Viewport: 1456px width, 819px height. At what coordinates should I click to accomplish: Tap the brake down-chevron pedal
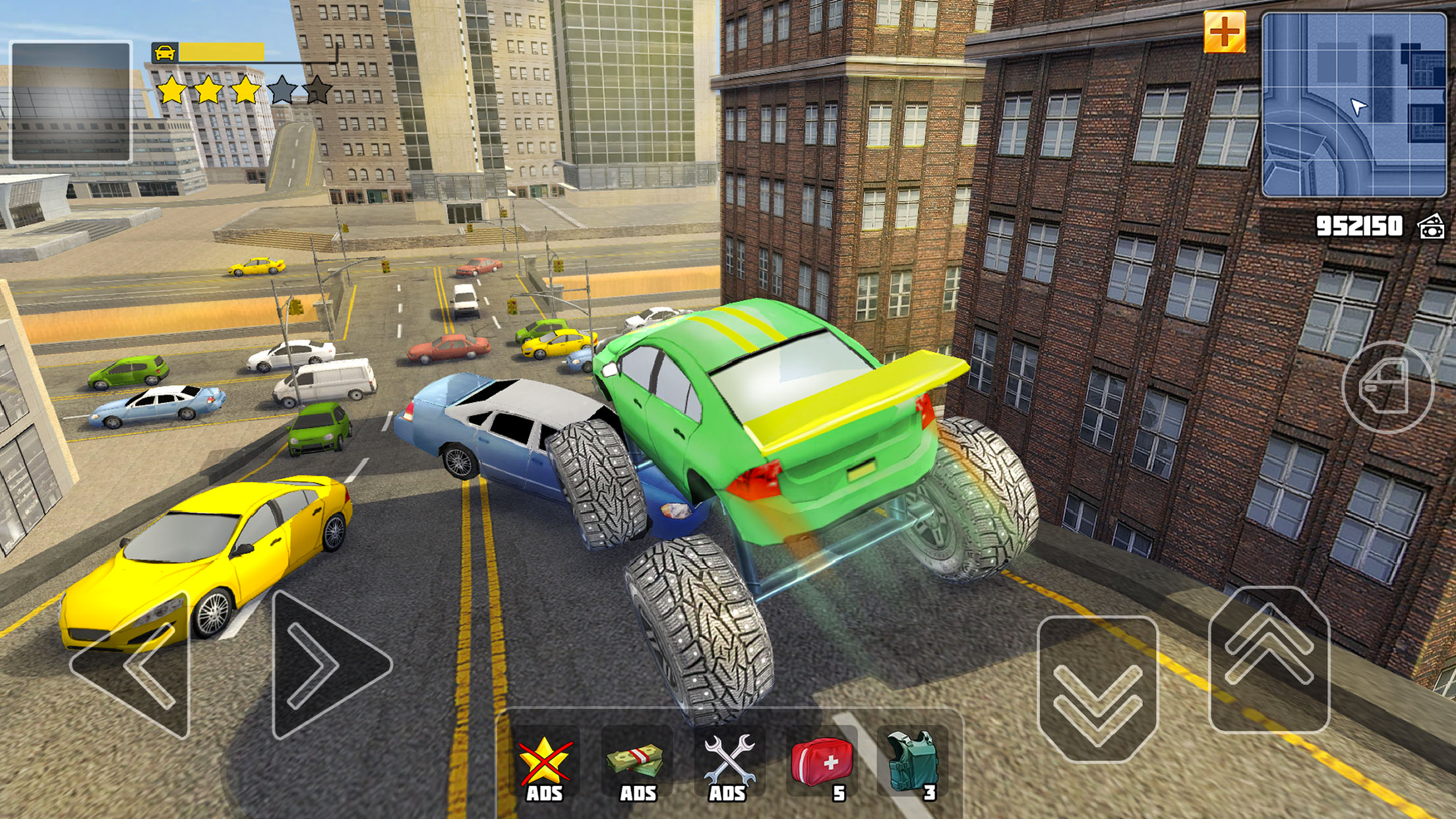[1097, 689]
